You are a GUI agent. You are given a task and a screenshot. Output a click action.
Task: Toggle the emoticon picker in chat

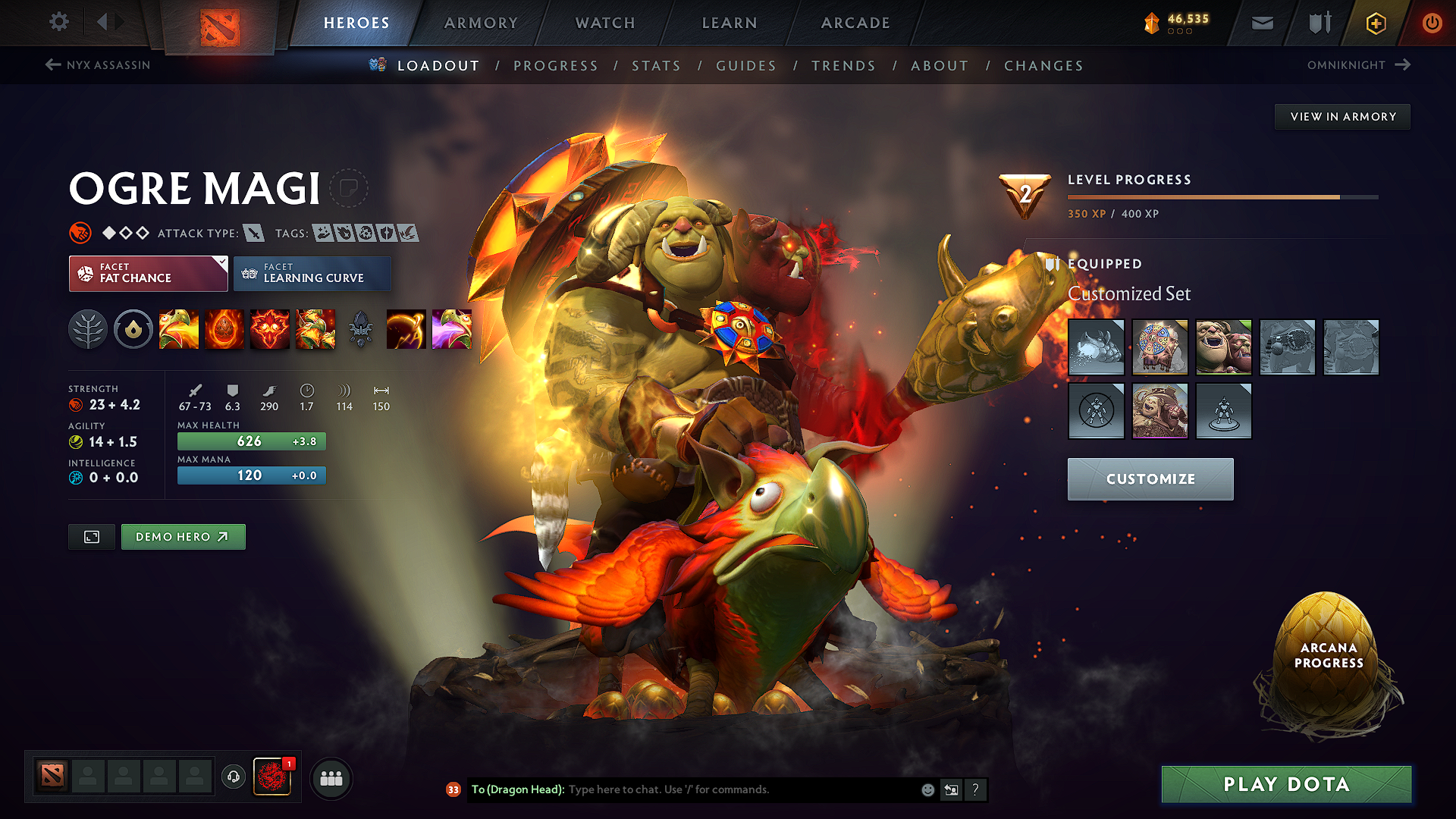927,789
